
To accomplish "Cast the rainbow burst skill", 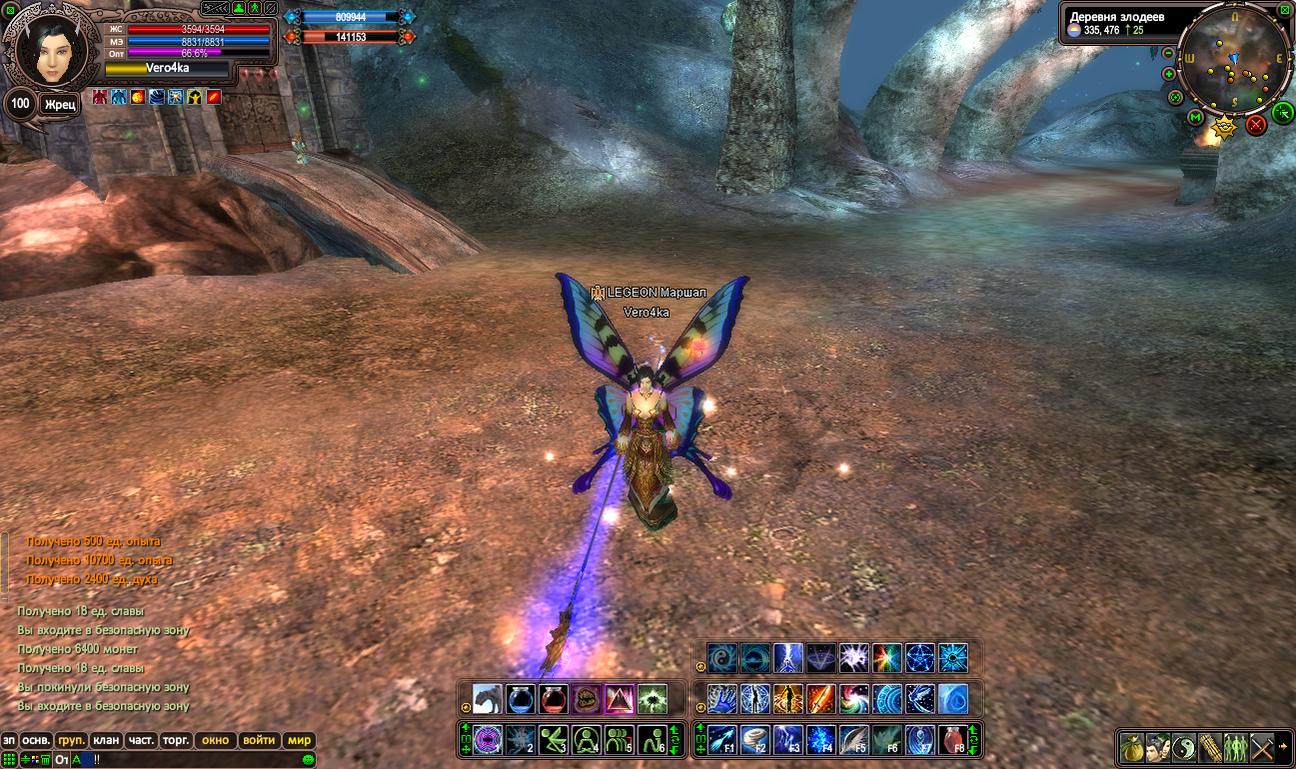I will tap(887, 656).
